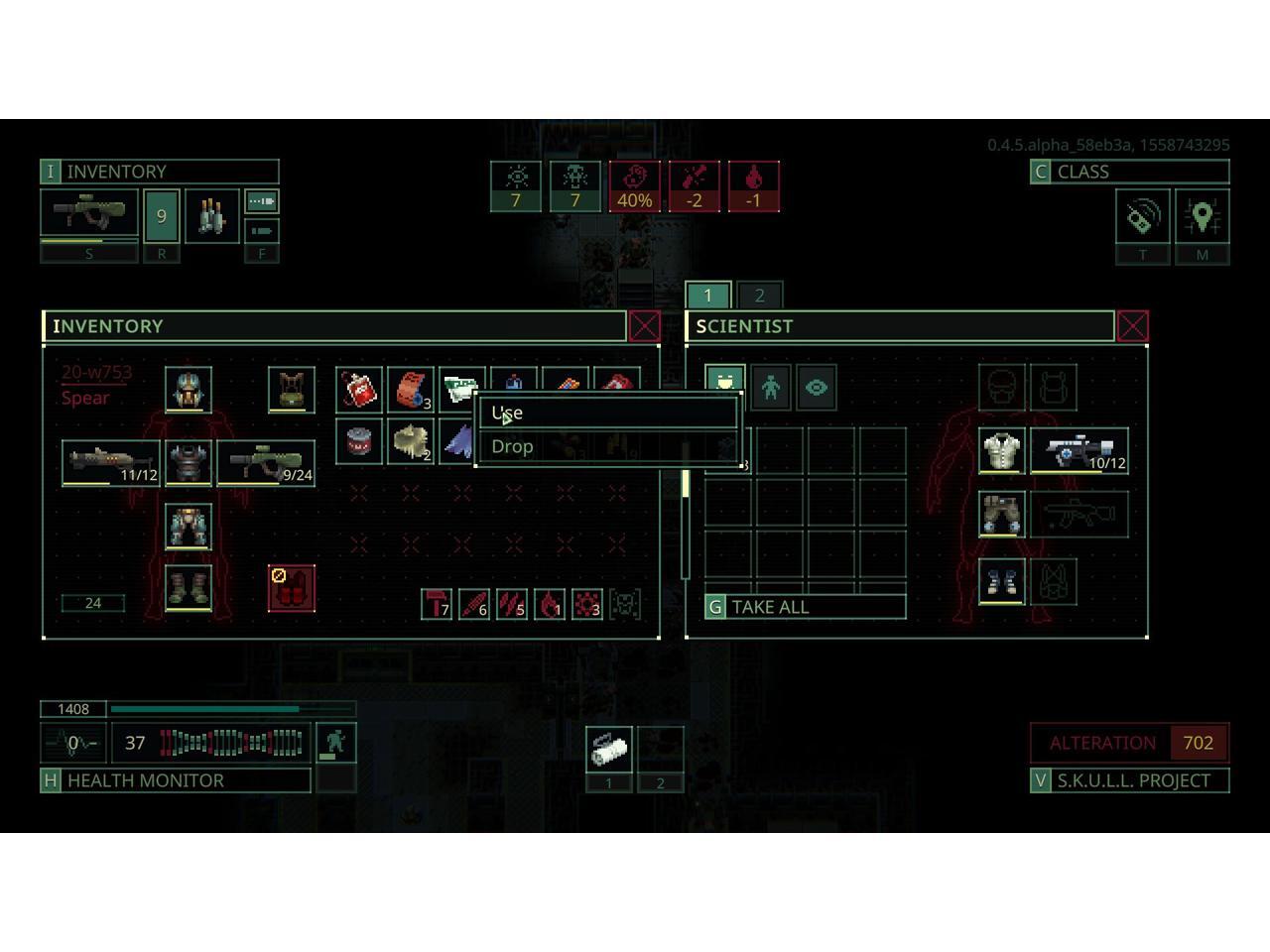Open the Class panel

click(x=1130, y=172)
